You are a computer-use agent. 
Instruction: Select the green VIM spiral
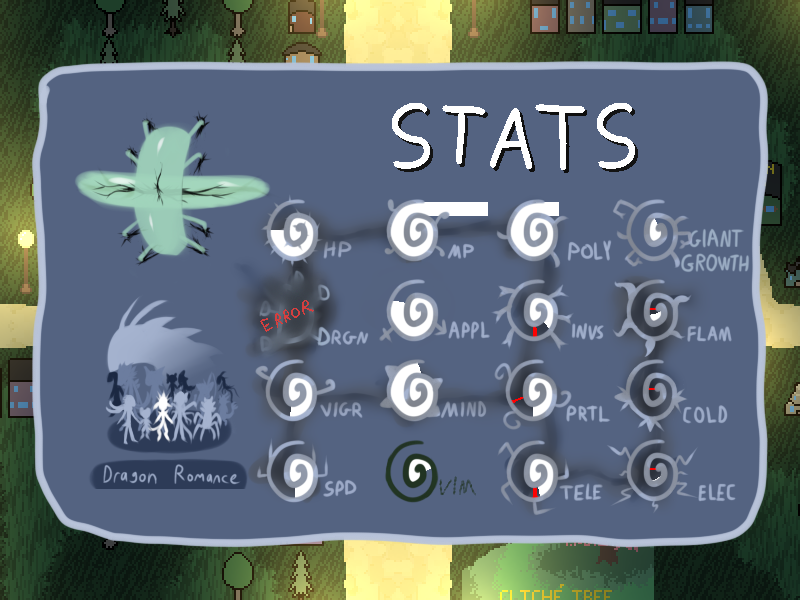click(x=413, y=469)
